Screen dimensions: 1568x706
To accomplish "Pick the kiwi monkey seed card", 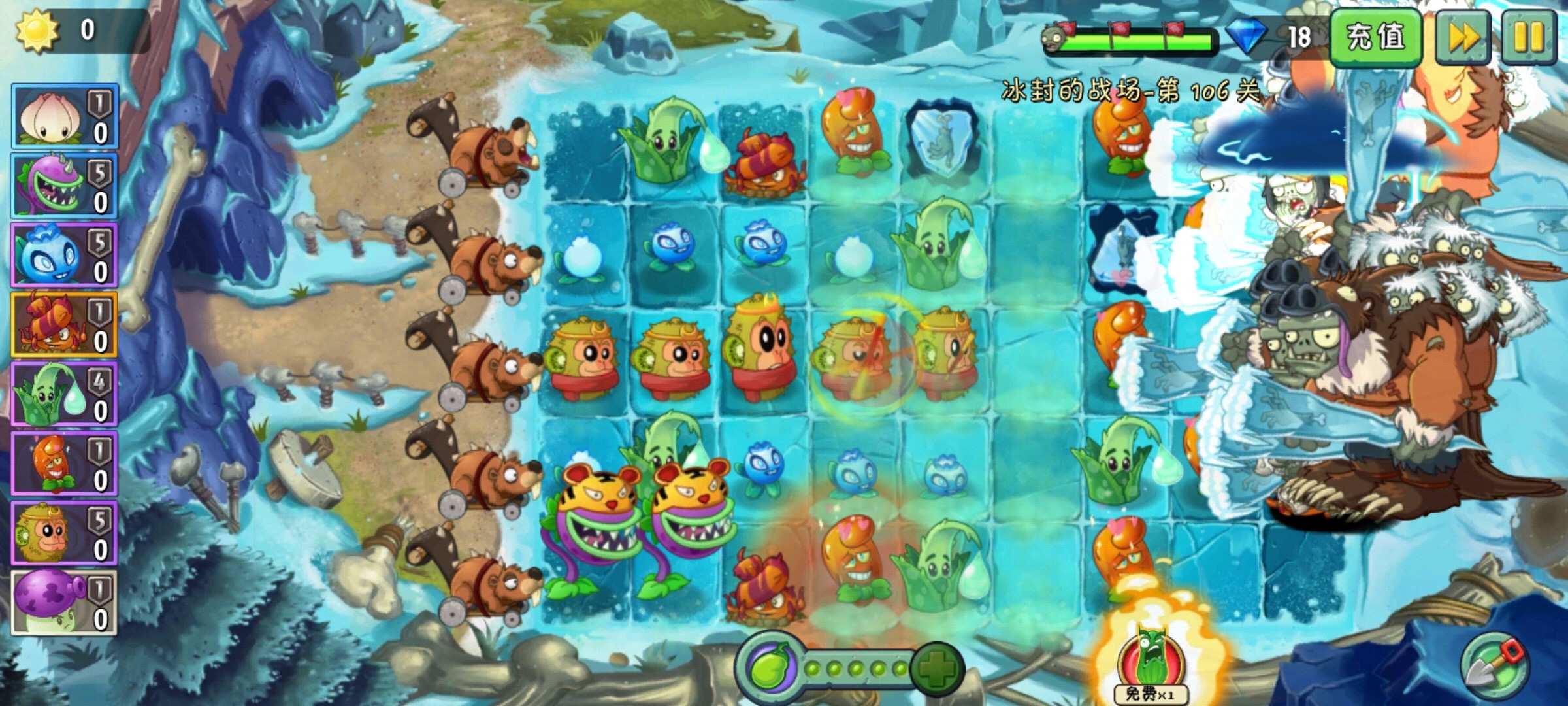I will pyautogui.click(x=63, y=533).
